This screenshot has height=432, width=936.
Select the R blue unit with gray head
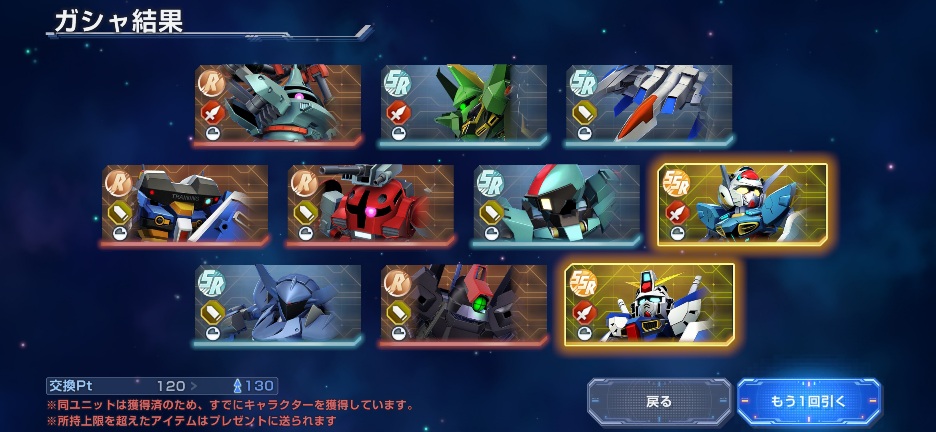coord(185,204)
